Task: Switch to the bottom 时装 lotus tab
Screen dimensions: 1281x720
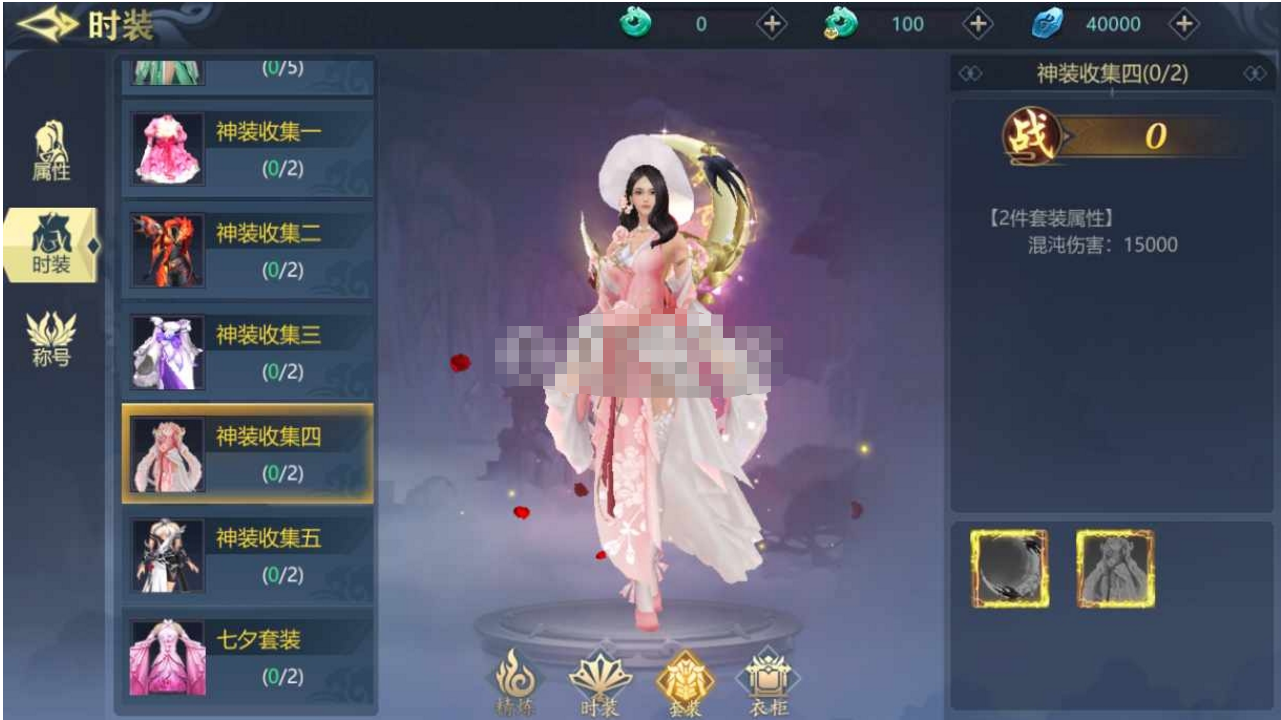Action: (x=600, y=682)
